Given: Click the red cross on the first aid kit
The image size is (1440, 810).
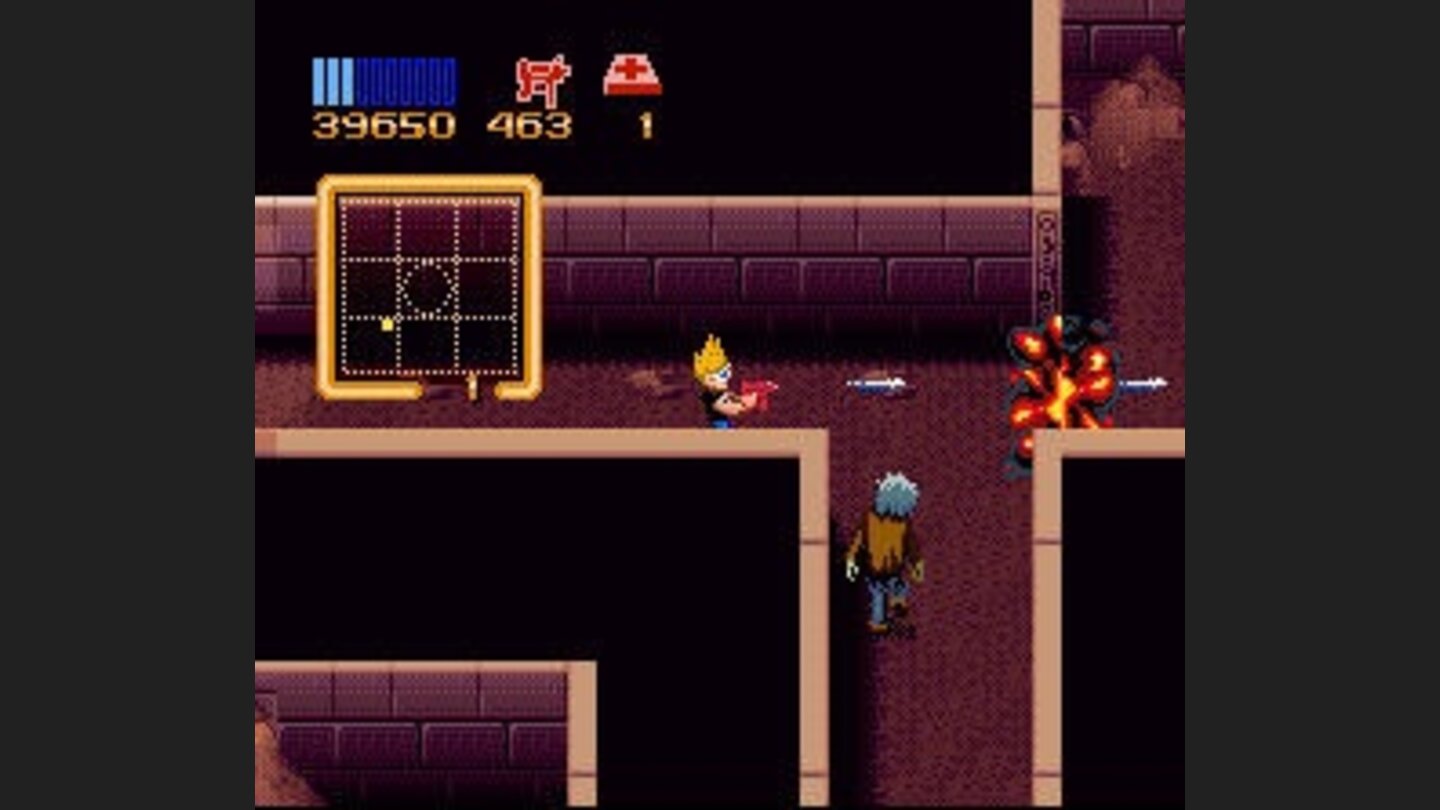Looking at the screenshot, I should click(629, 68).
